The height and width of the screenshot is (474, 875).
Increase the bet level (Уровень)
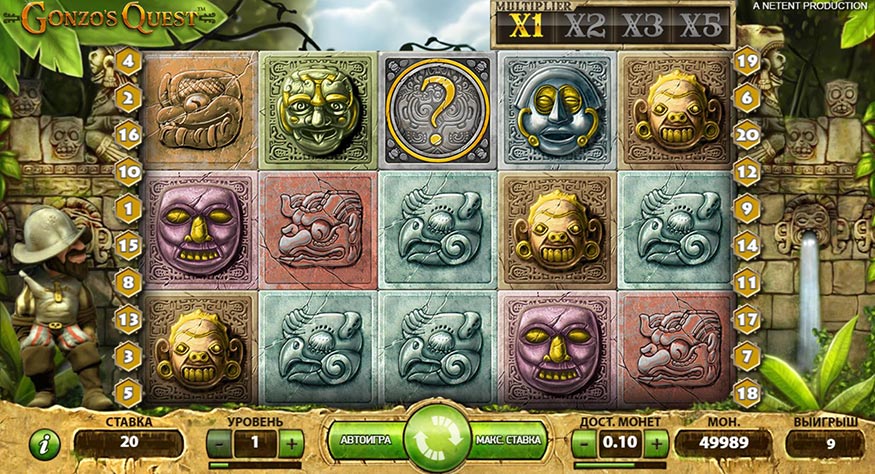(291, 441)
